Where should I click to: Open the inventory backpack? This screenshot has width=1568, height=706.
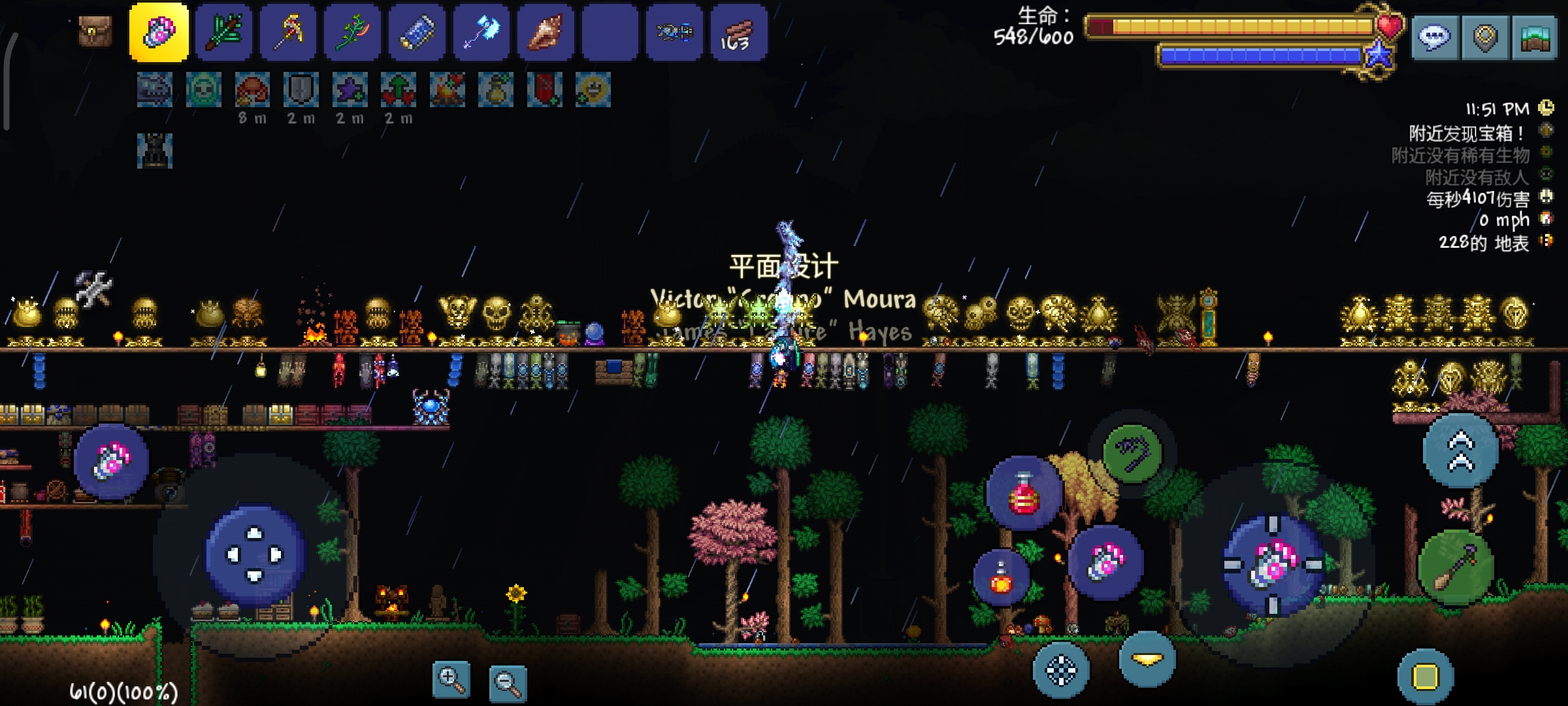point(95,31)
